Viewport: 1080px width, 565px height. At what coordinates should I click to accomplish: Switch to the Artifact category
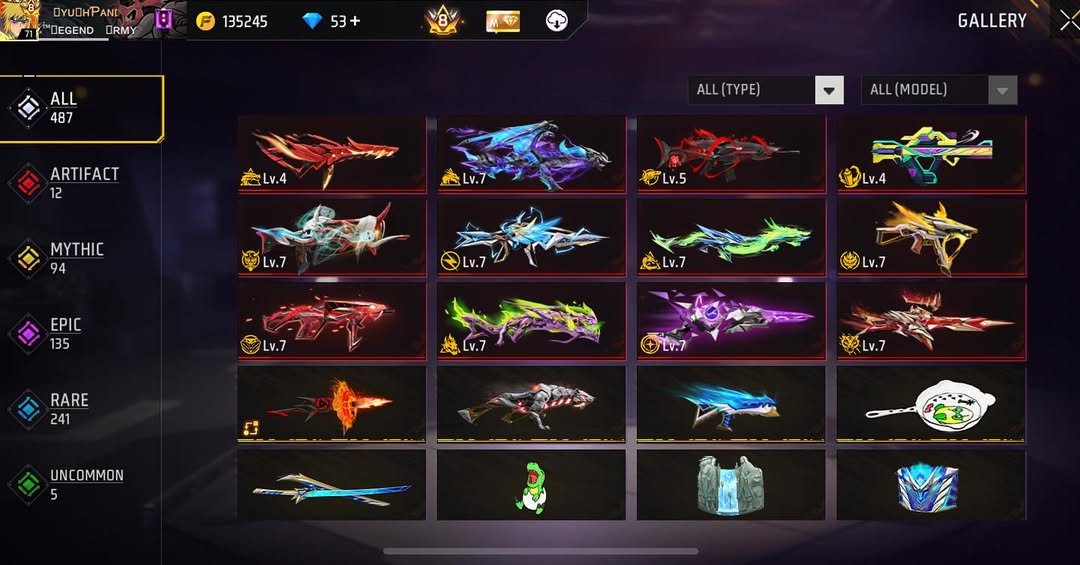point(82,182)
